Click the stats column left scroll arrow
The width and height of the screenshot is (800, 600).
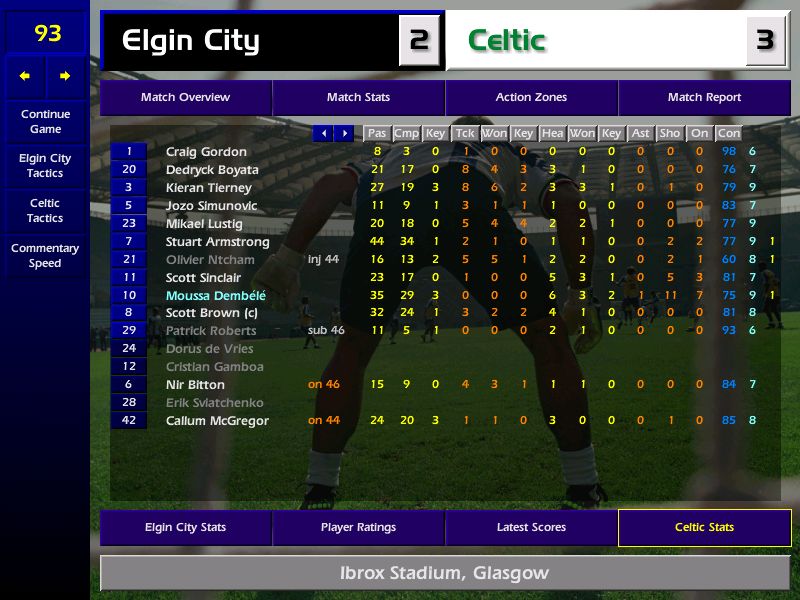[x=323, y=133]
